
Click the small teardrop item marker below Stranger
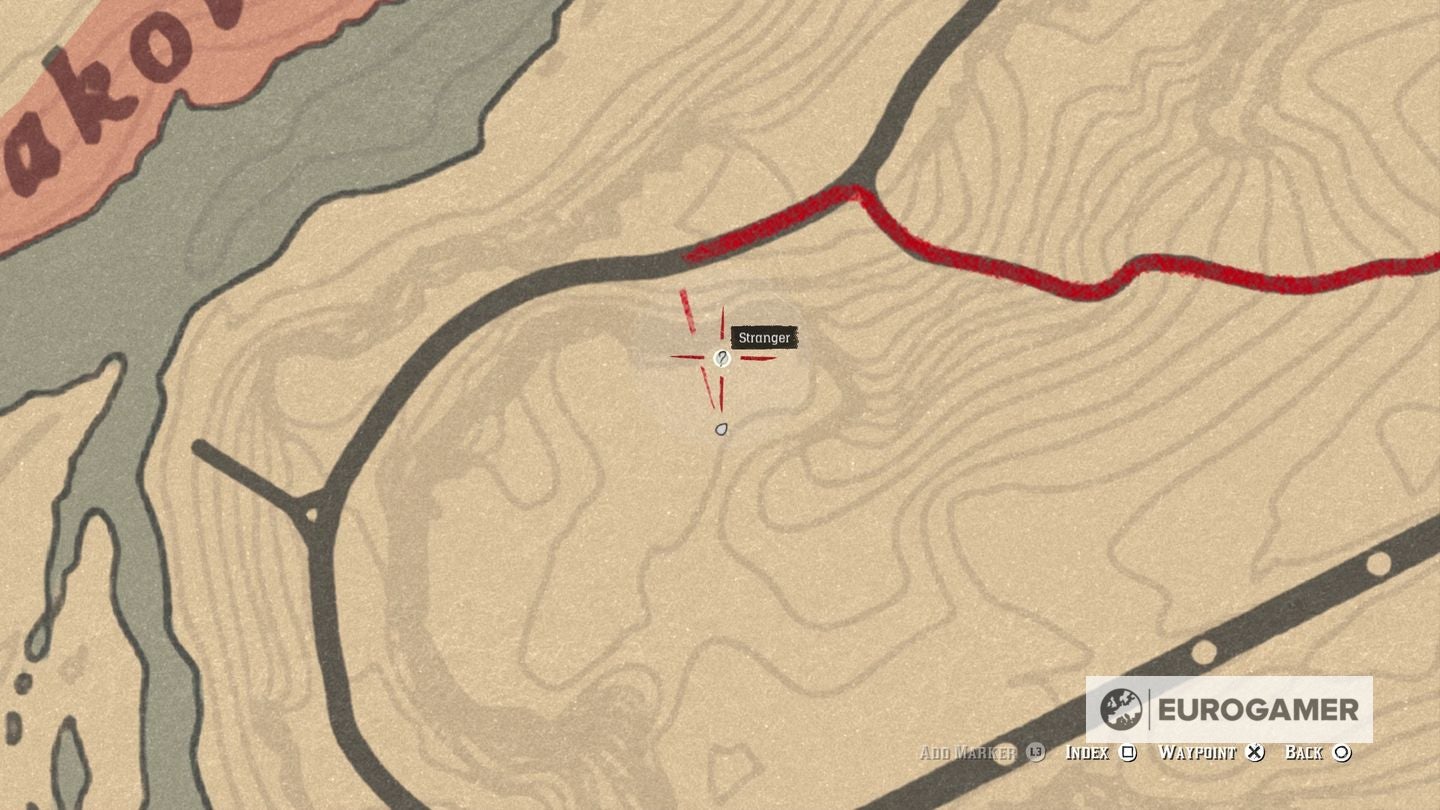[x=721, y=427]
